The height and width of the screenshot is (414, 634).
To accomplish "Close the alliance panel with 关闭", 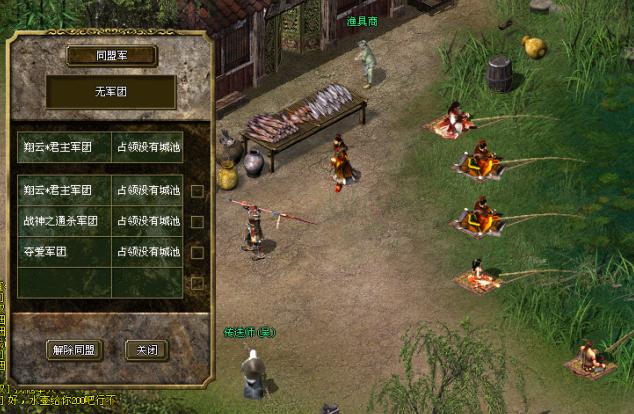I will click(x=145, y=350).
